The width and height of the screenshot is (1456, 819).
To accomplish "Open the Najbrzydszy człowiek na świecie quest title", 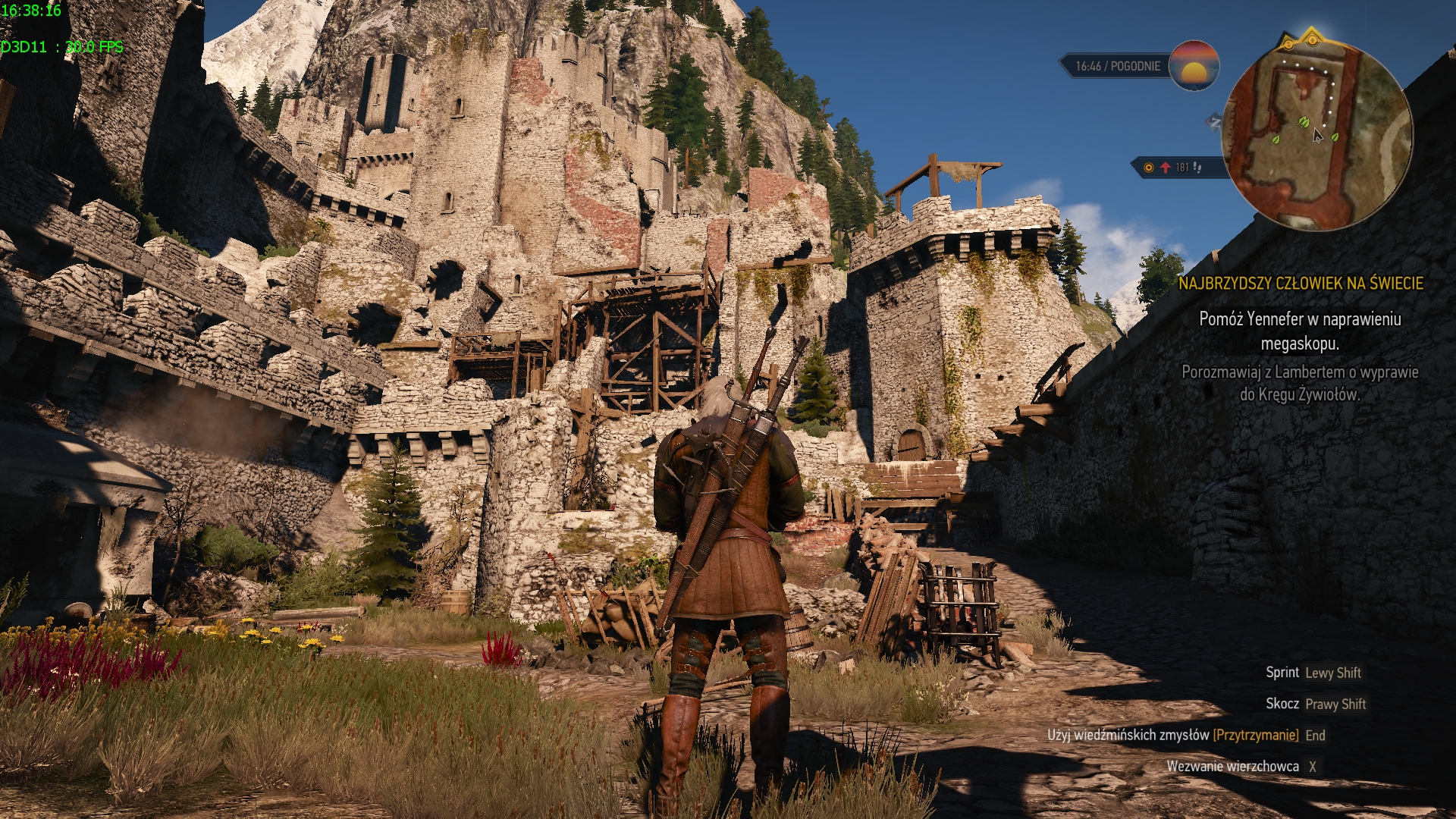I will pyautogui.click(x=1300, y=284).
